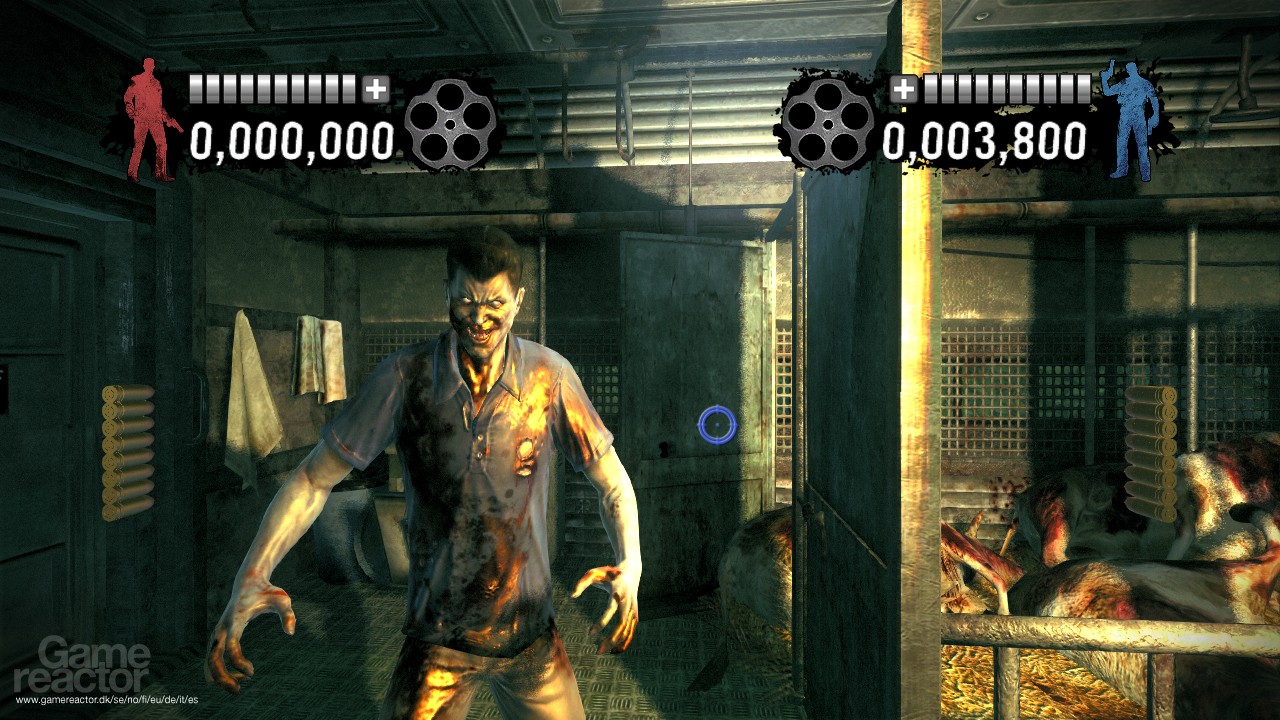
Task: Click the plus icon on blue player's health bar
Action: 903,89
